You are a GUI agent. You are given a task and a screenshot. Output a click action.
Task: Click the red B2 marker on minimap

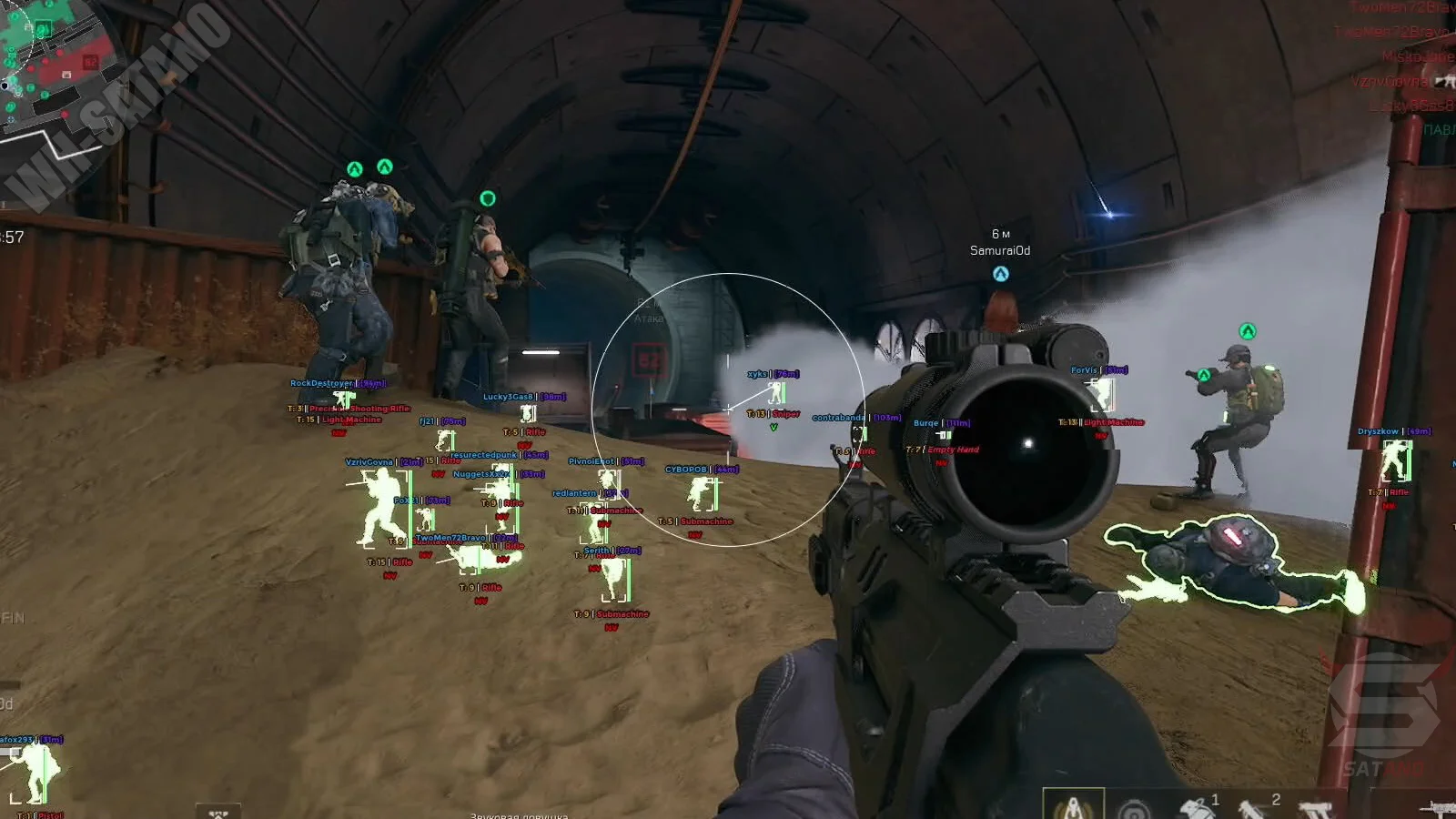pos(90,62)
